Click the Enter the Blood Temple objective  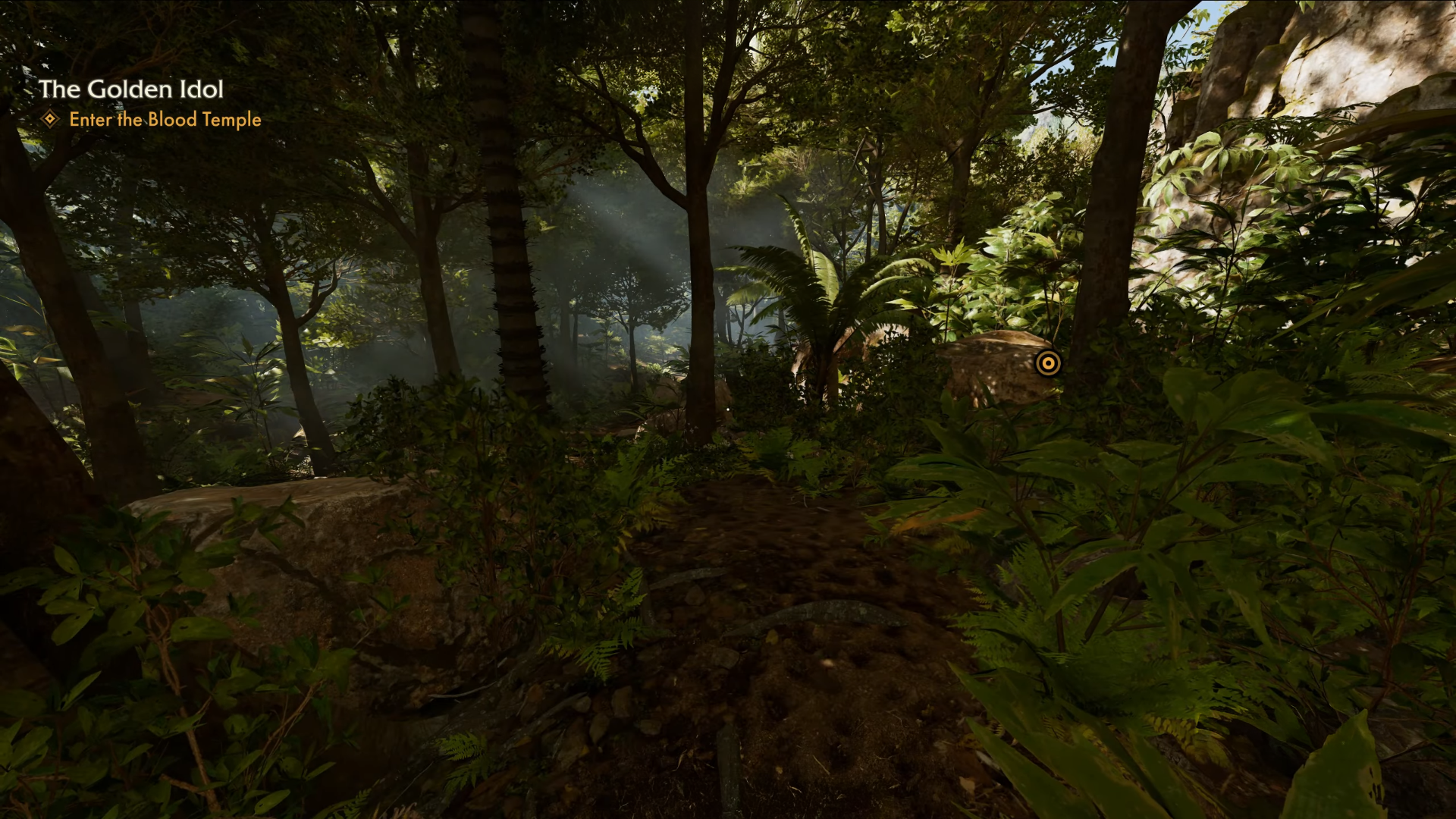(165, 120)
